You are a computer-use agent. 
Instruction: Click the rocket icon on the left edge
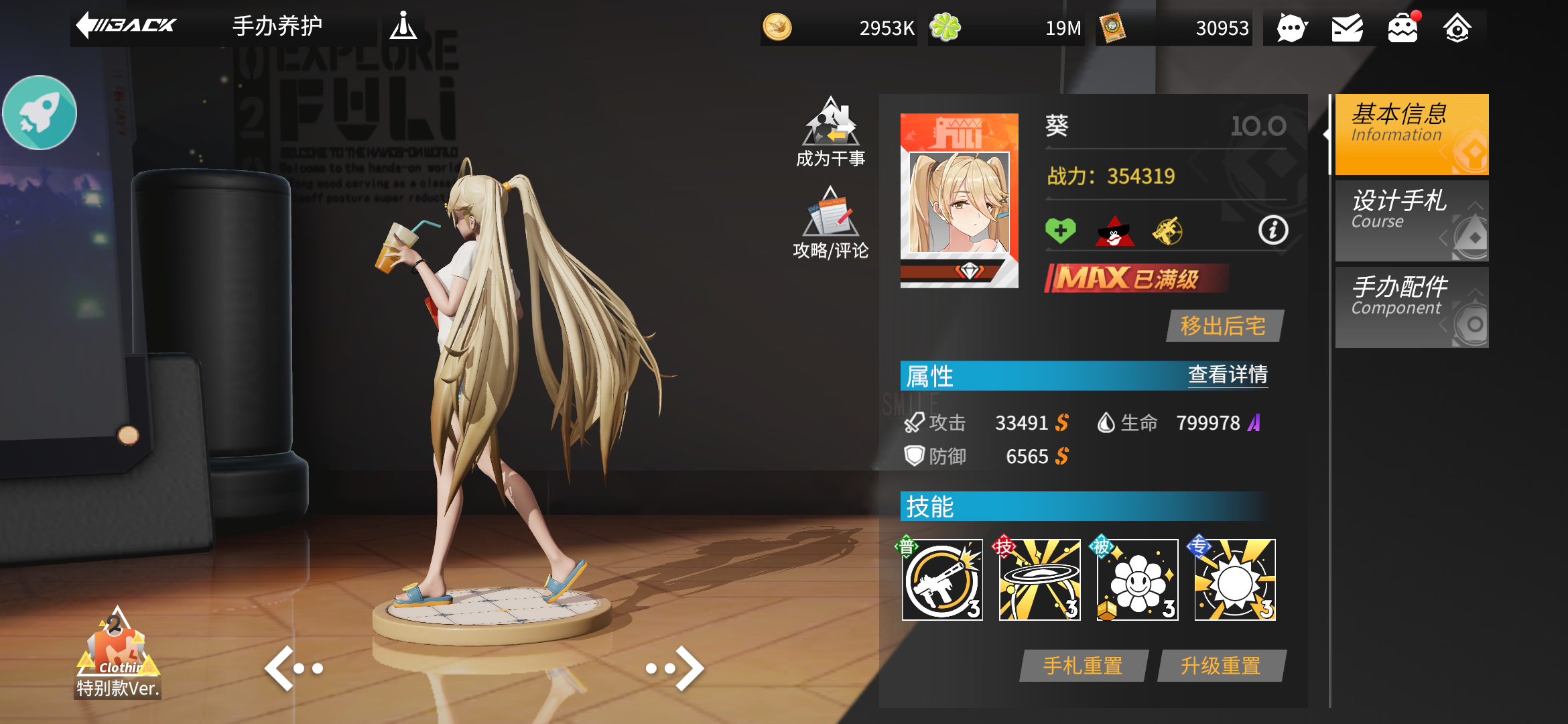pos(40,112)
